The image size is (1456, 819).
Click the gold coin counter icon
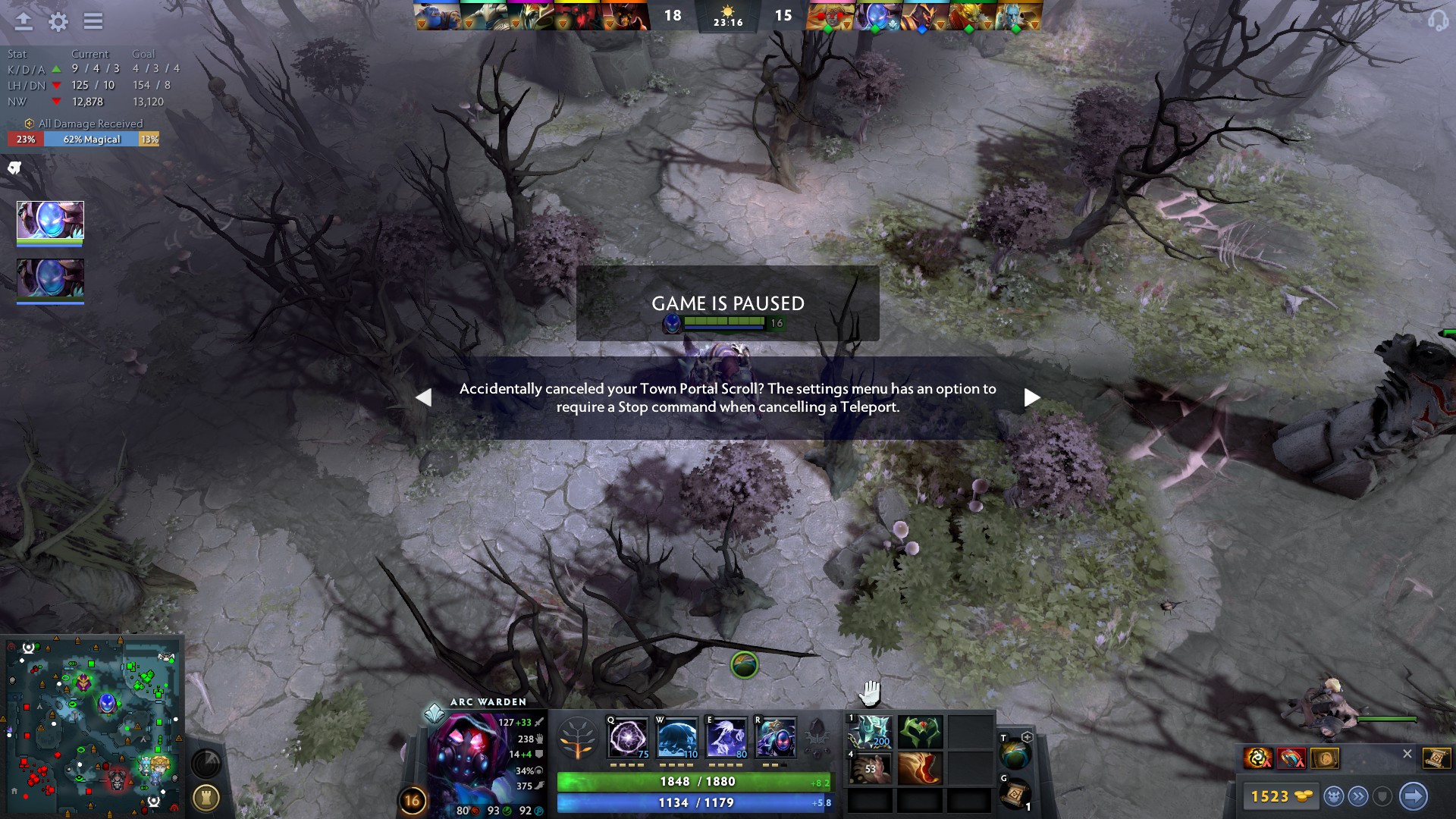click(x=1303, y=796)
